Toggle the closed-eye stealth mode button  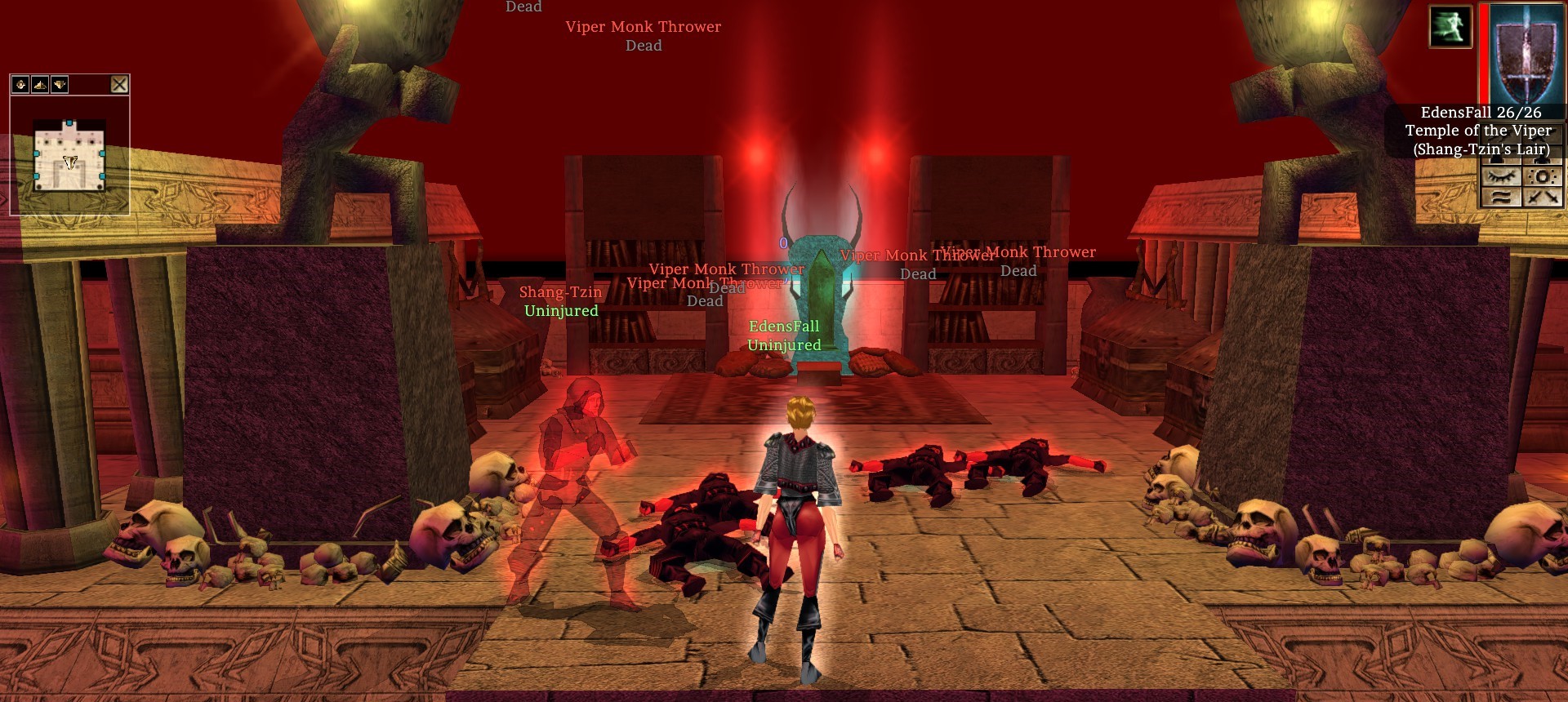pyautogui.click(x=1501, y=176)
